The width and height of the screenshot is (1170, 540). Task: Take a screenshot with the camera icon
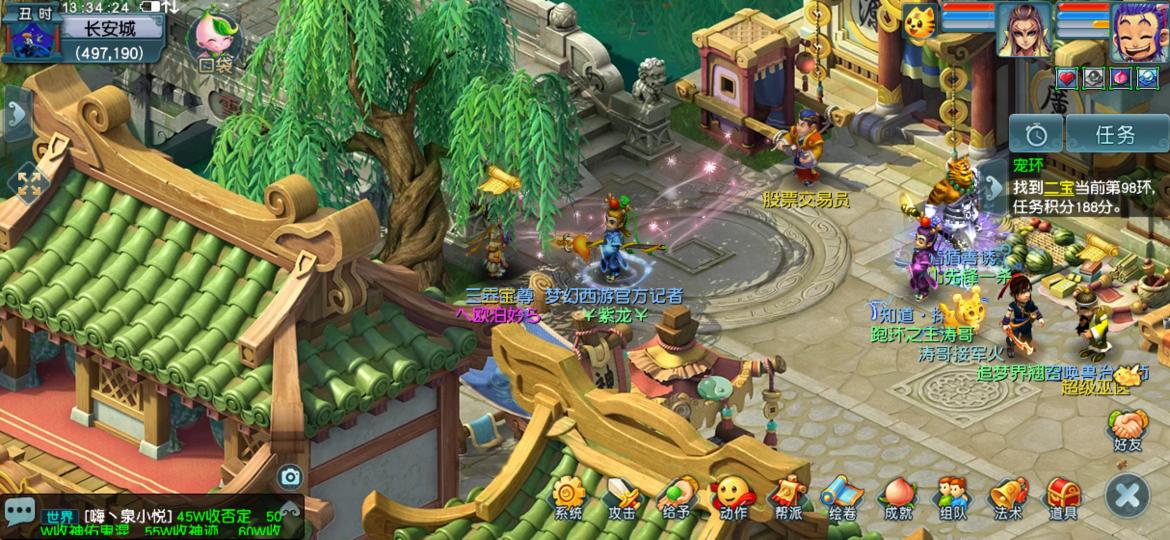[x=290, y=477]
